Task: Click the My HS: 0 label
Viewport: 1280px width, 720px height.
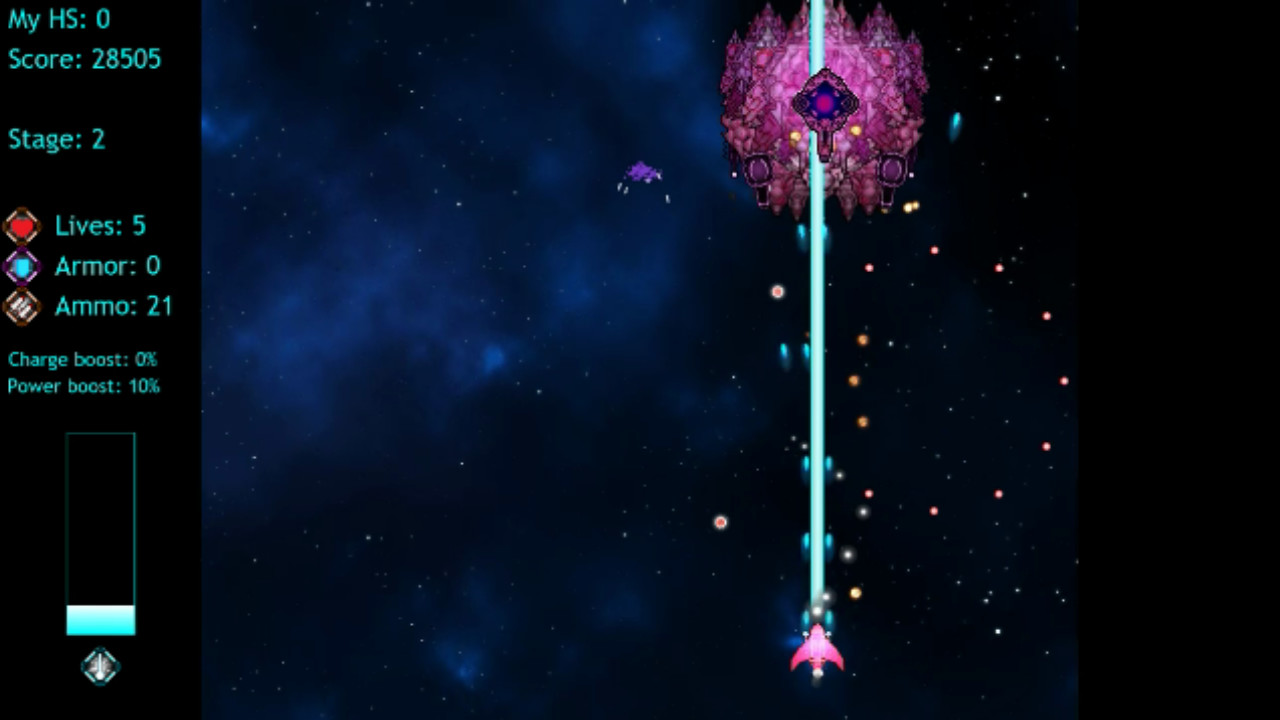Action: click(57, 18)
